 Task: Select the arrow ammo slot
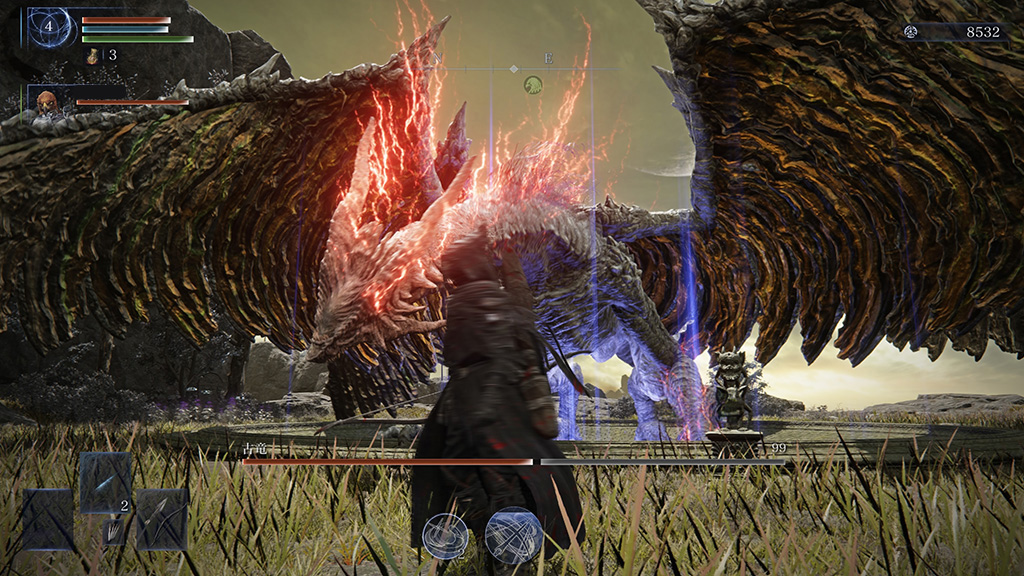click(x=105, y=481)
